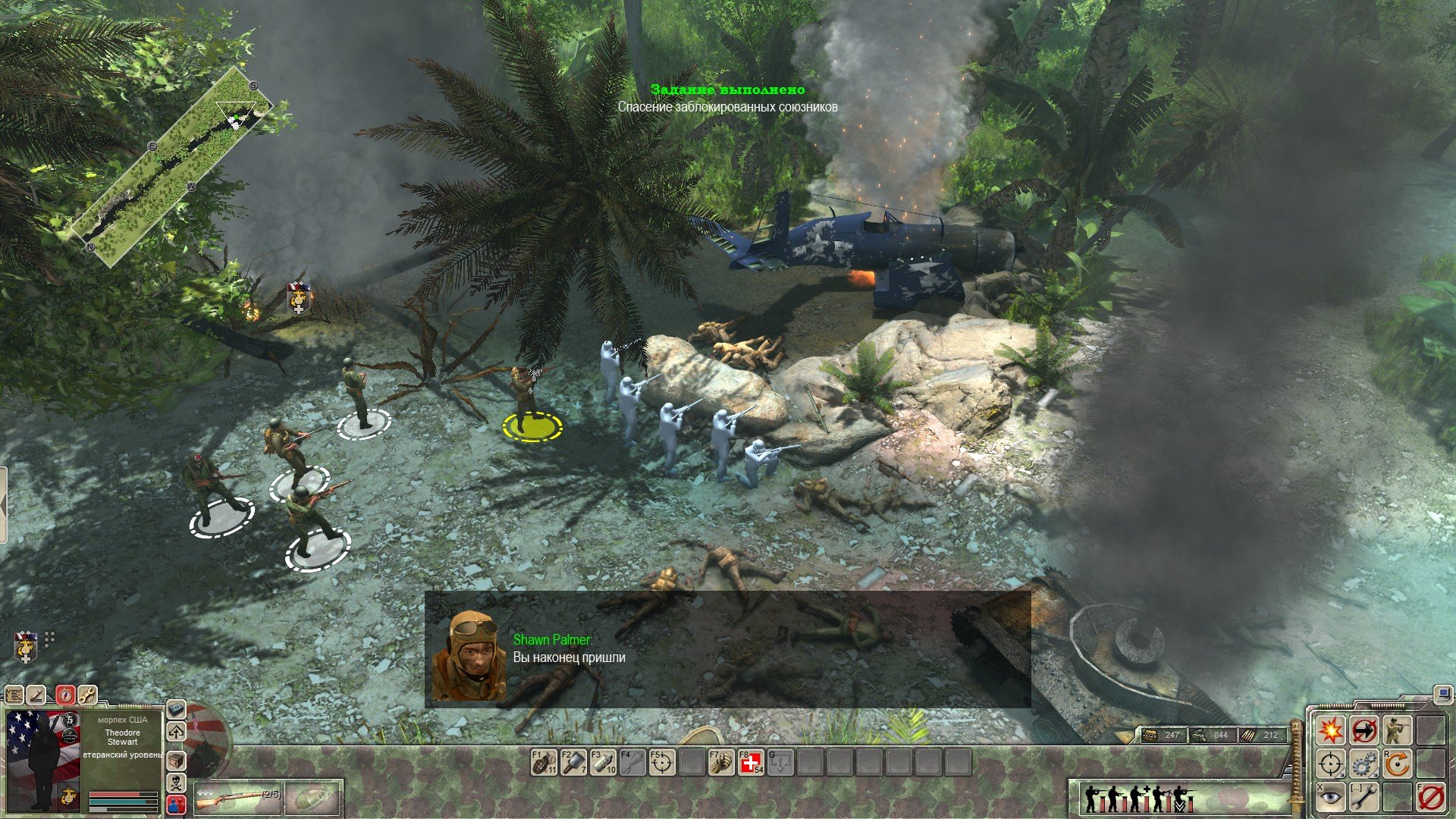Open the wooden crate inventory button

(176, 760)
